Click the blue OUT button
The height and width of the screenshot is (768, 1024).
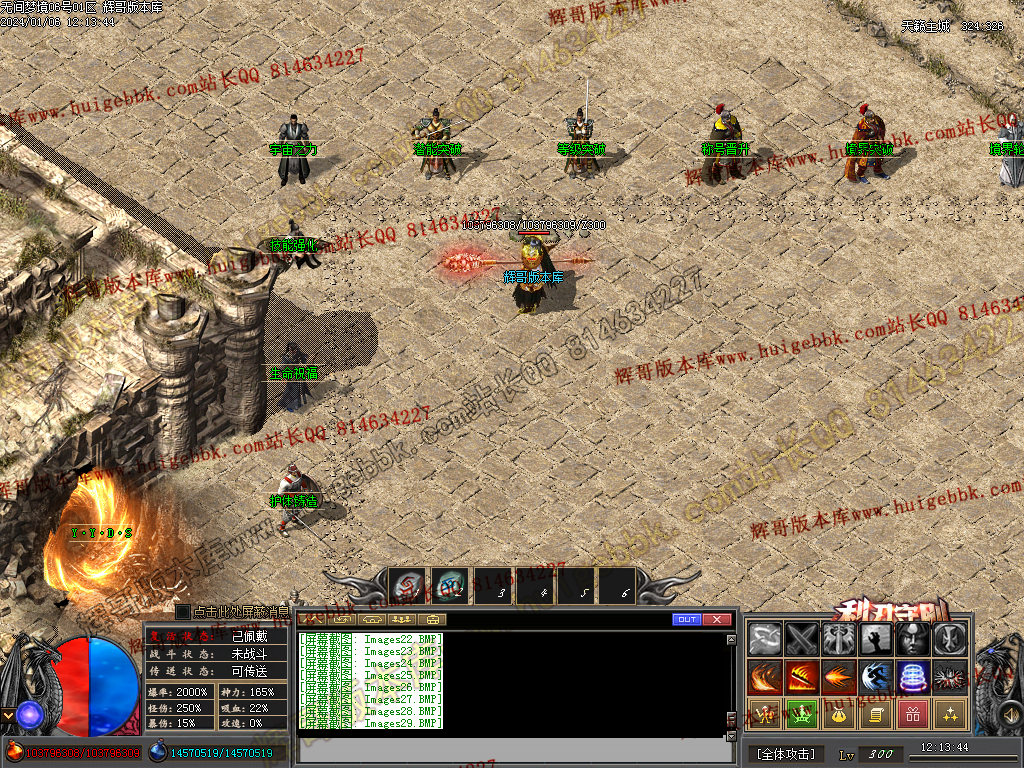click(x=686, y=619)
